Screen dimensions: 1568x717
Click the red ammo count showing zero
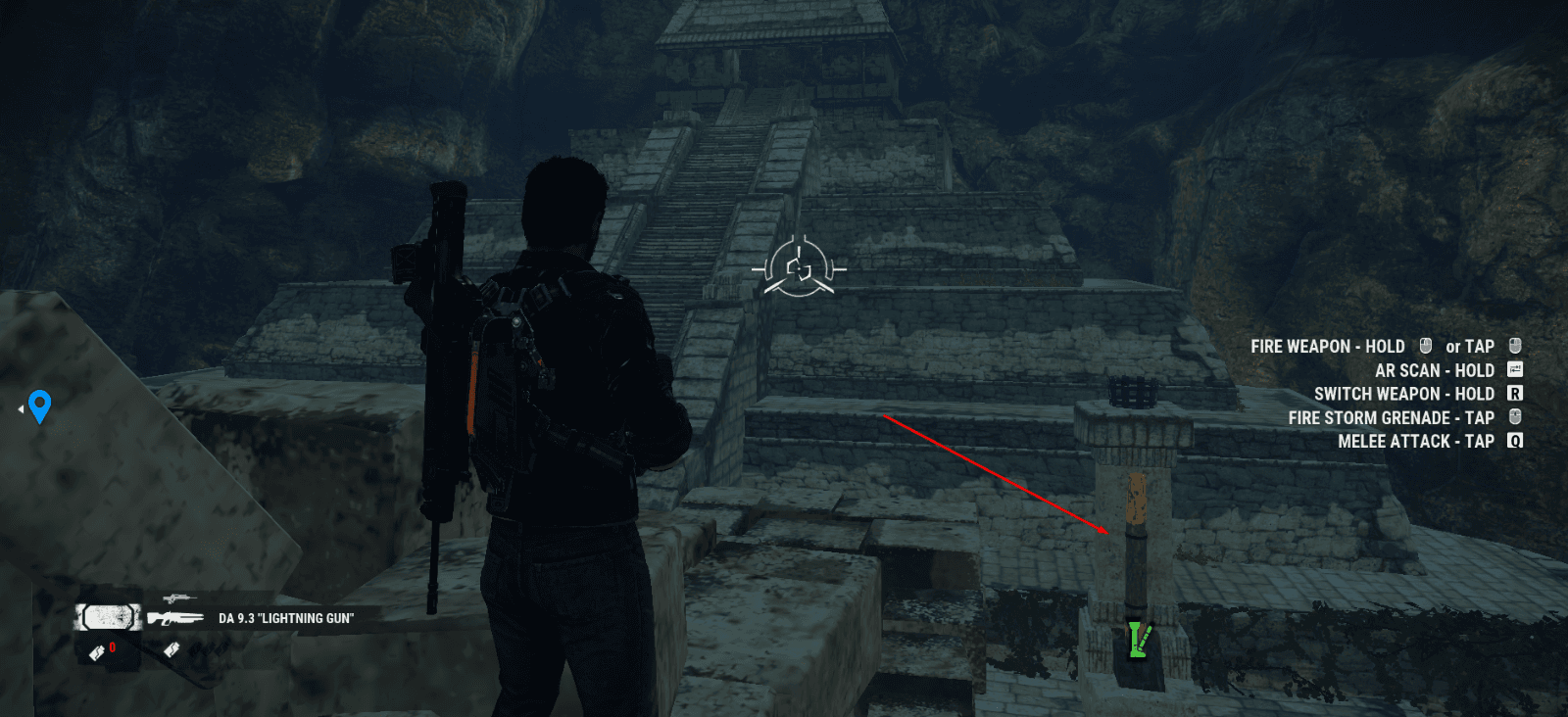click(x=112, y=646)
